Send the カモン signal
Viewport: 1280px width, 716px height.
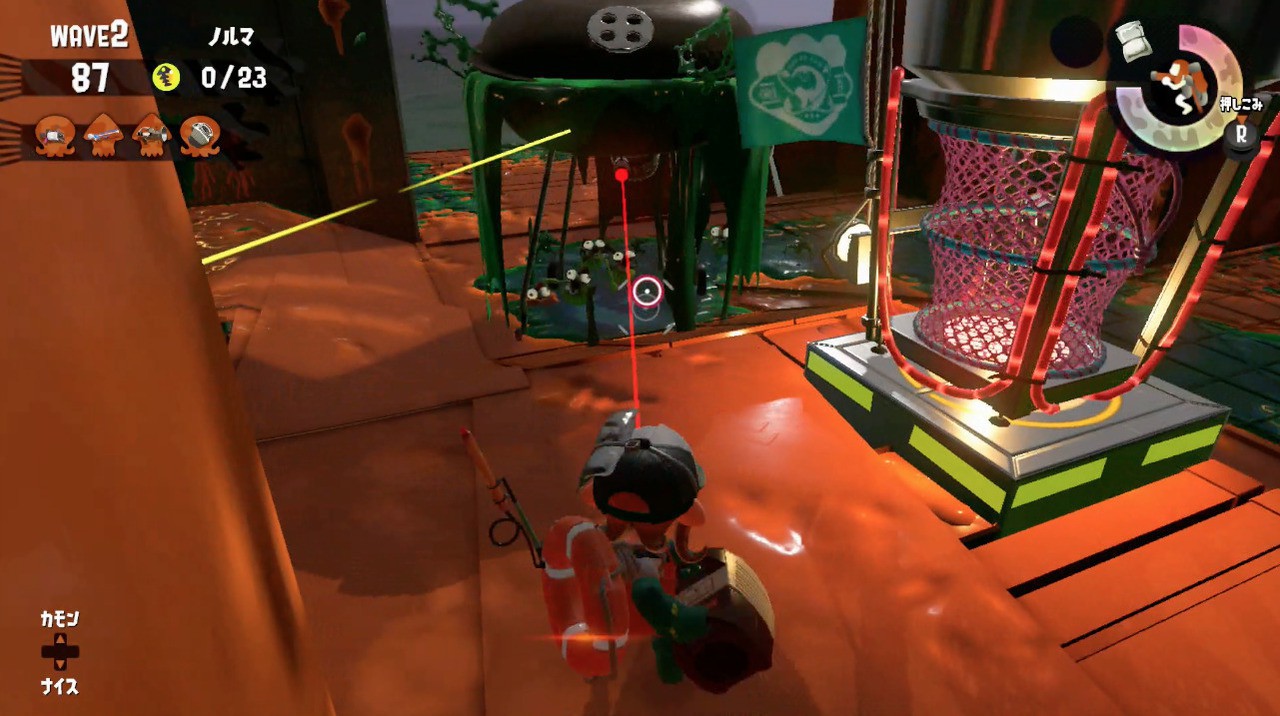click(59, 620)
